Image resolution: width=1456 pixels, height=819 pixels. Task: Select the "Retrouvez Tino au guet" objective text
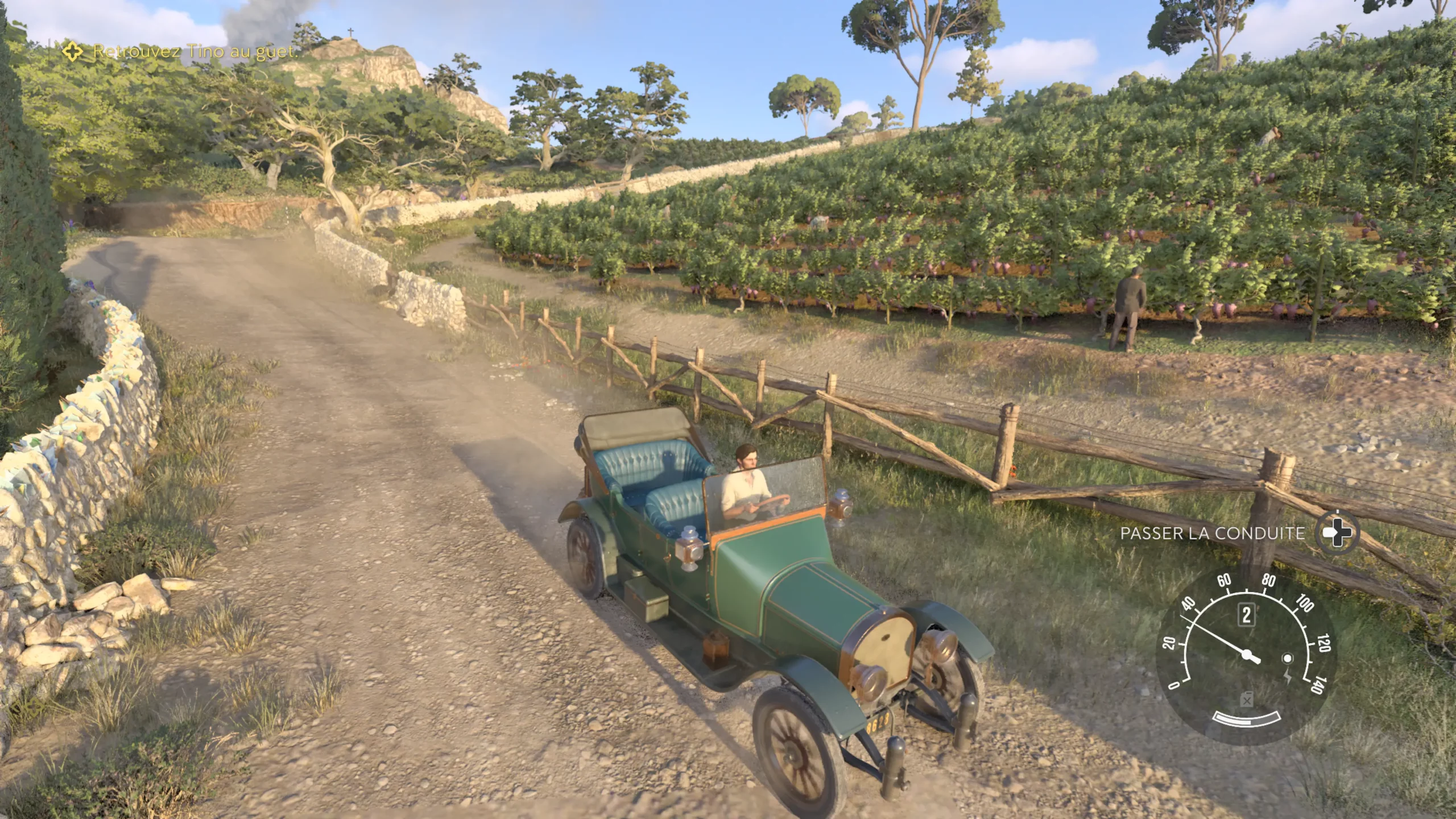tap(195, 52)
